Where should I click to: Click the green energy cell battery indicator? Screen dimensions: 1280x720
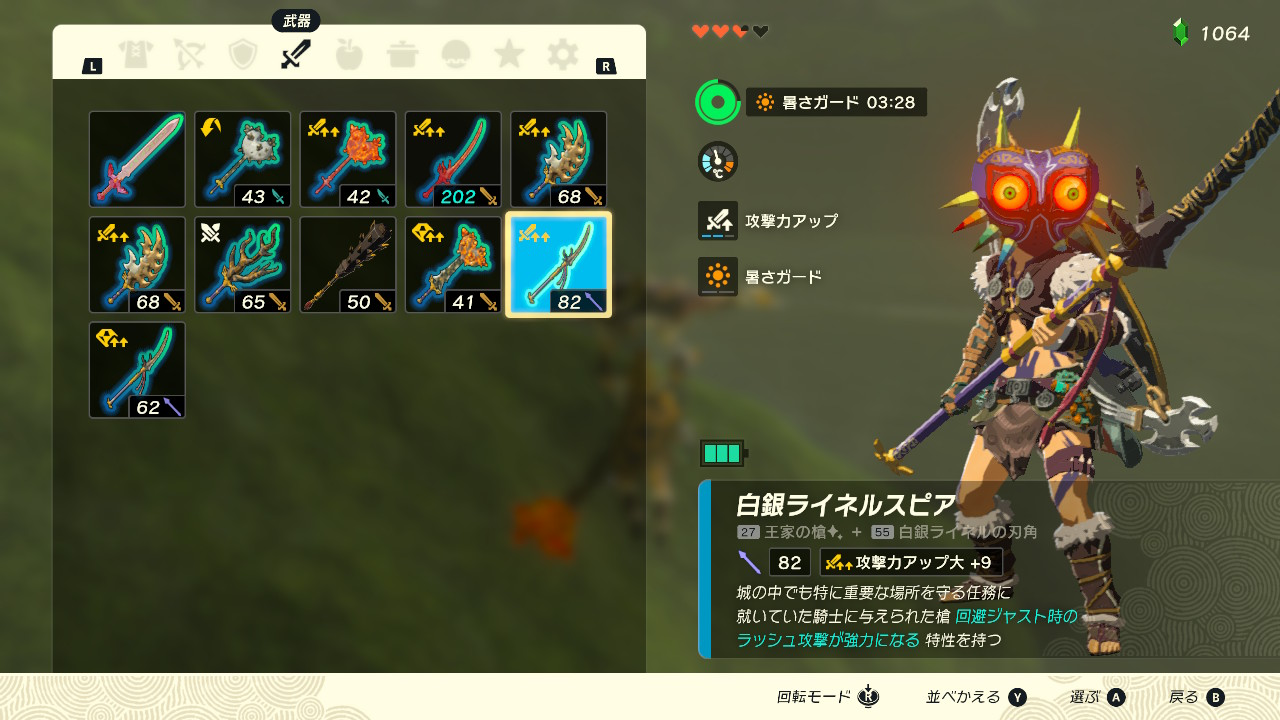pos(723,453)
